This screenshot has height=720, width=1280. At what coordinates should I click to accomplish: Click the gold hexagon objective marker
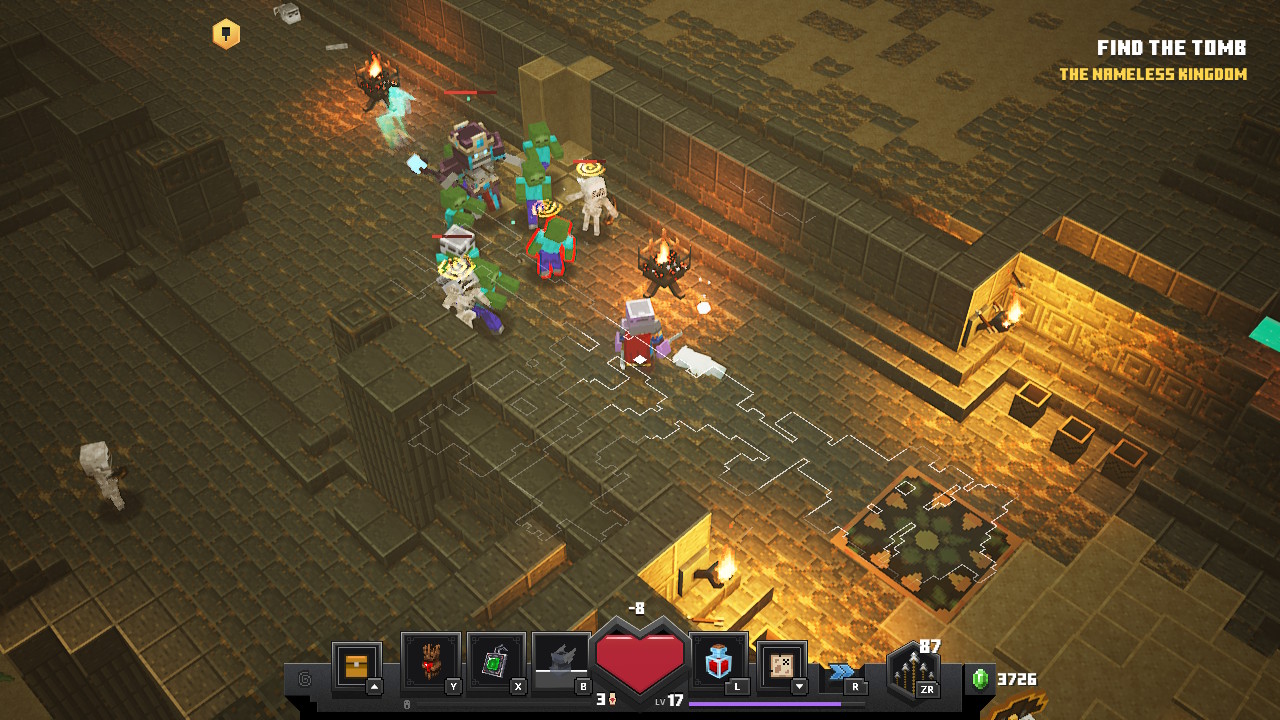pos(226,34)
